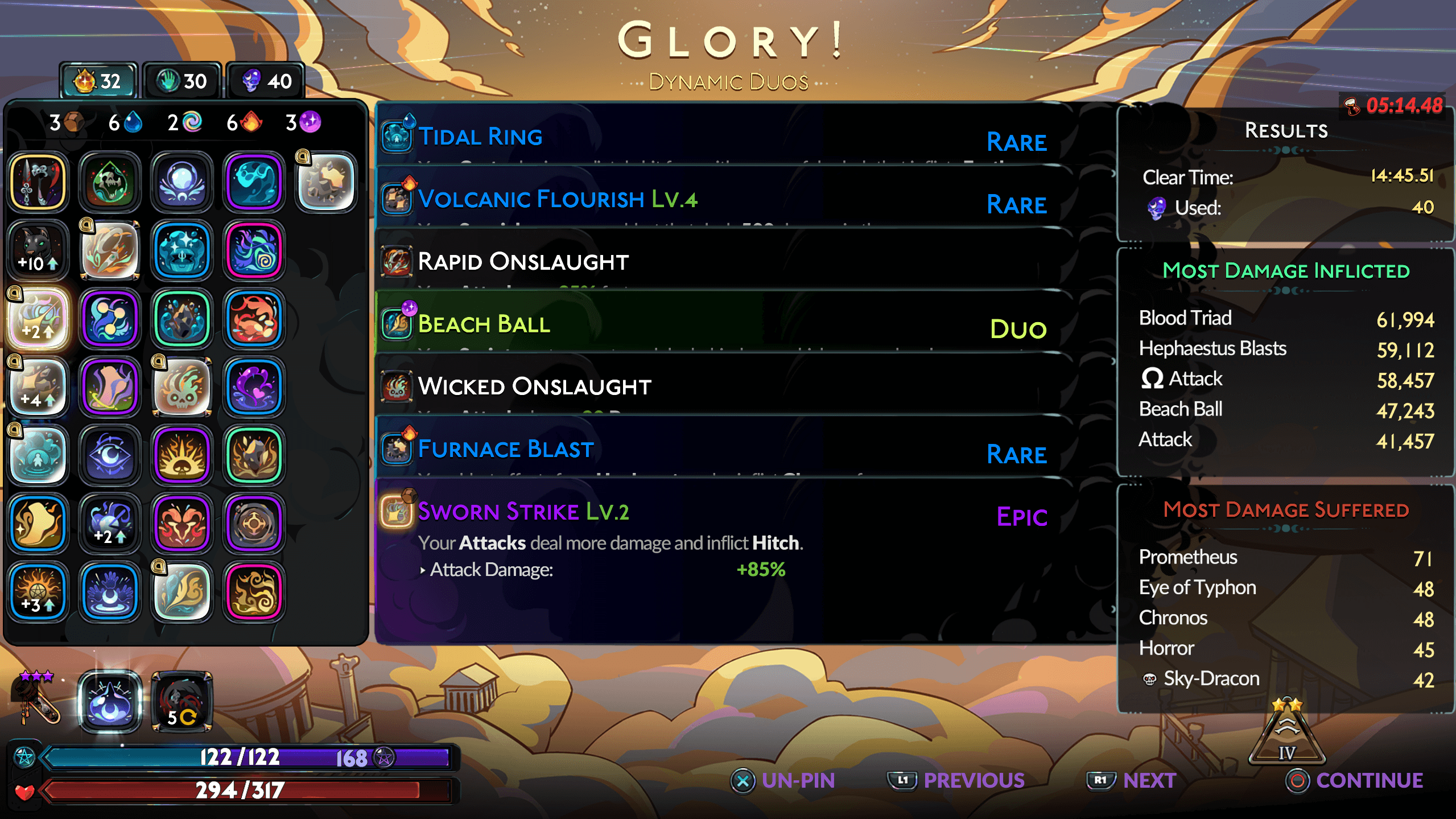Toggle the pinned boon marked +10
Screen dimensions: 1456x819
click(x=38, y=250)
